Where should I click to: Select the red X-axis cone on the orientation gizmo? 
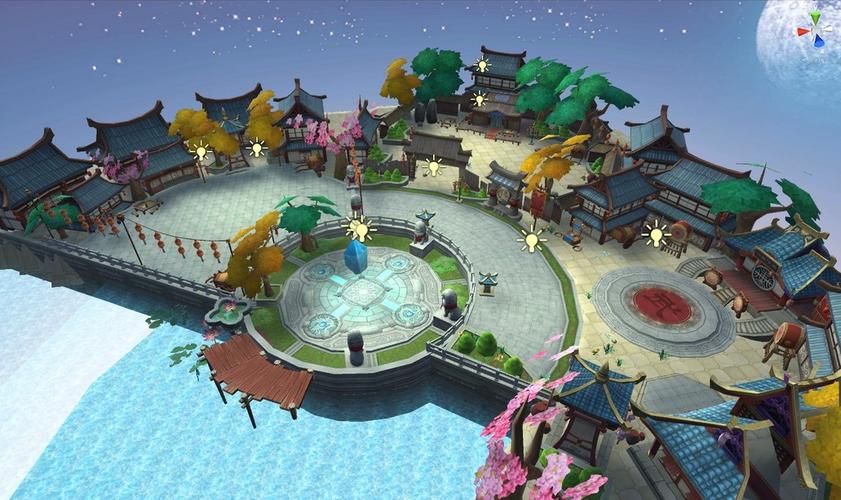(x=802, y=31)
